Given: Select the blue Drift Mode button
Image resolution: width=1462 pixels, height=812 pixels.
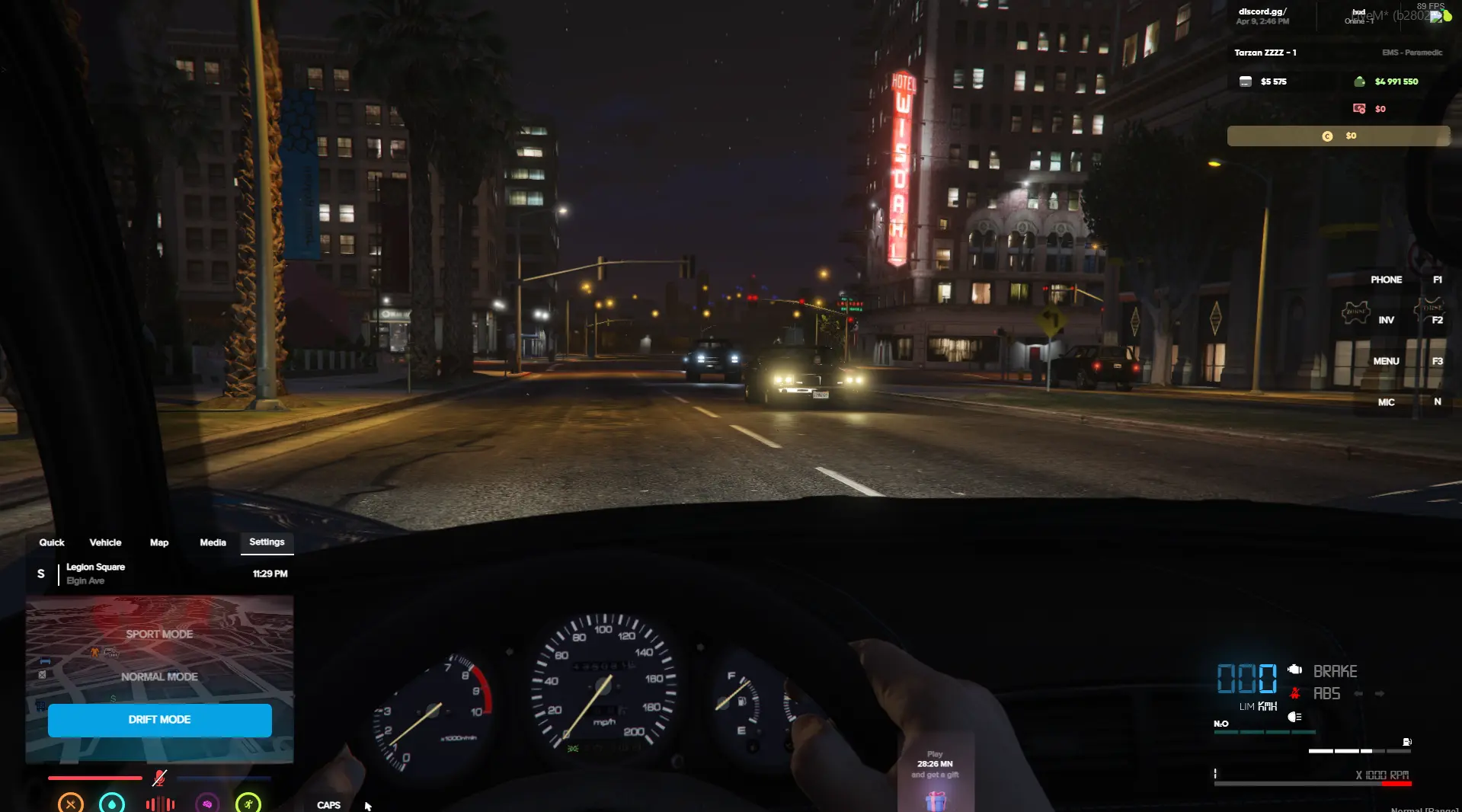Looking at the screenshot, I should pos(159,720).
